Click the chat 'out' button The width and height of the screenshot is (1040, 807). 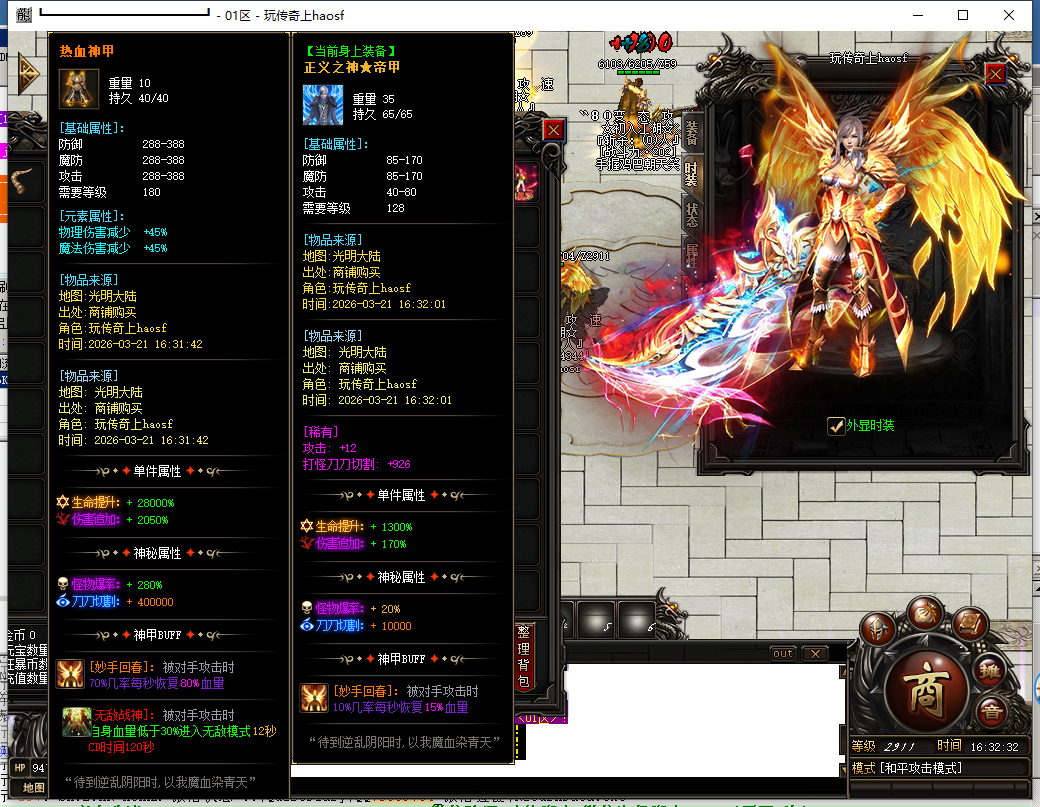click(x=783, y=653)
